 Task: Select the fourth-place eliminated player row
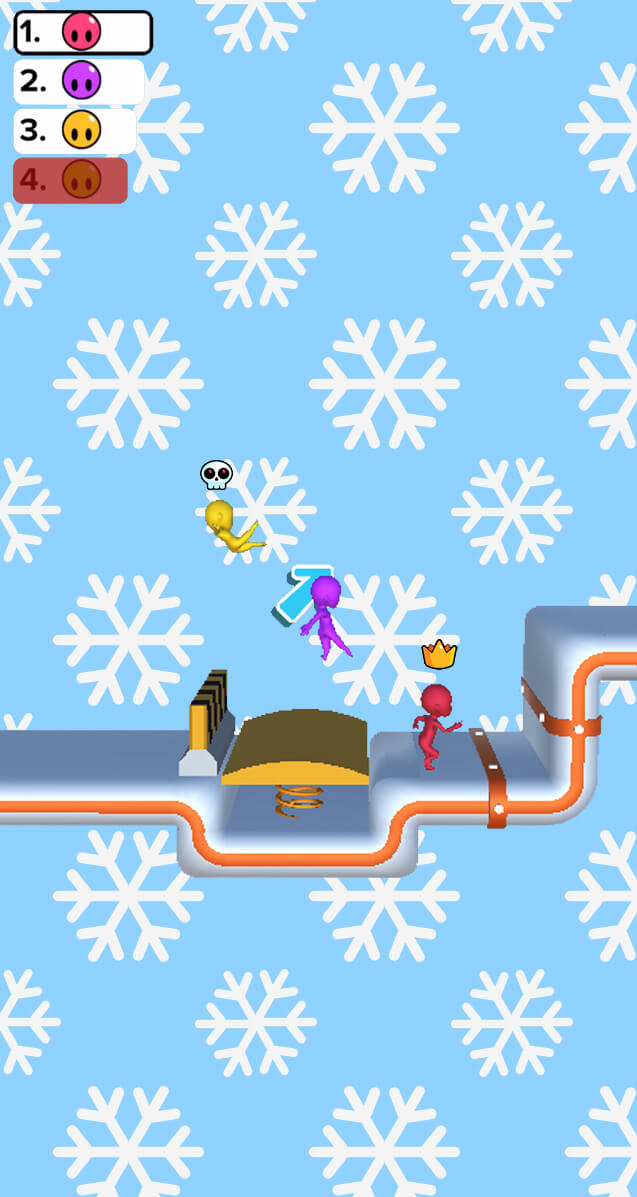pos(70,180)
